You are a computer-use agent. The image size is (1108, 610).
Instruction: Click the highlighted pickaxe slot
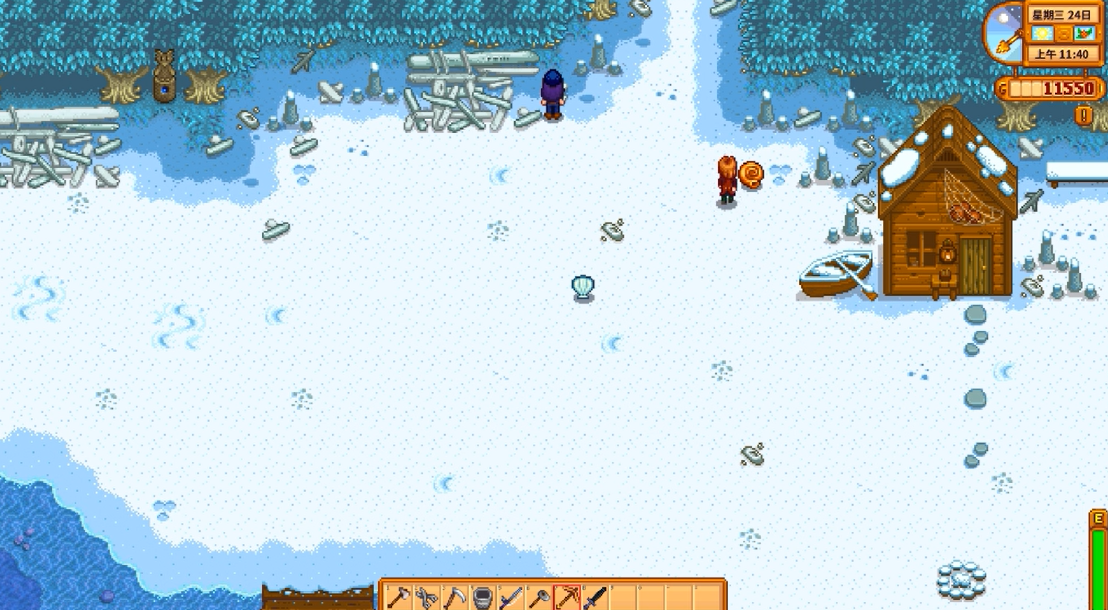pyautogui.click(x=567, y=597)
